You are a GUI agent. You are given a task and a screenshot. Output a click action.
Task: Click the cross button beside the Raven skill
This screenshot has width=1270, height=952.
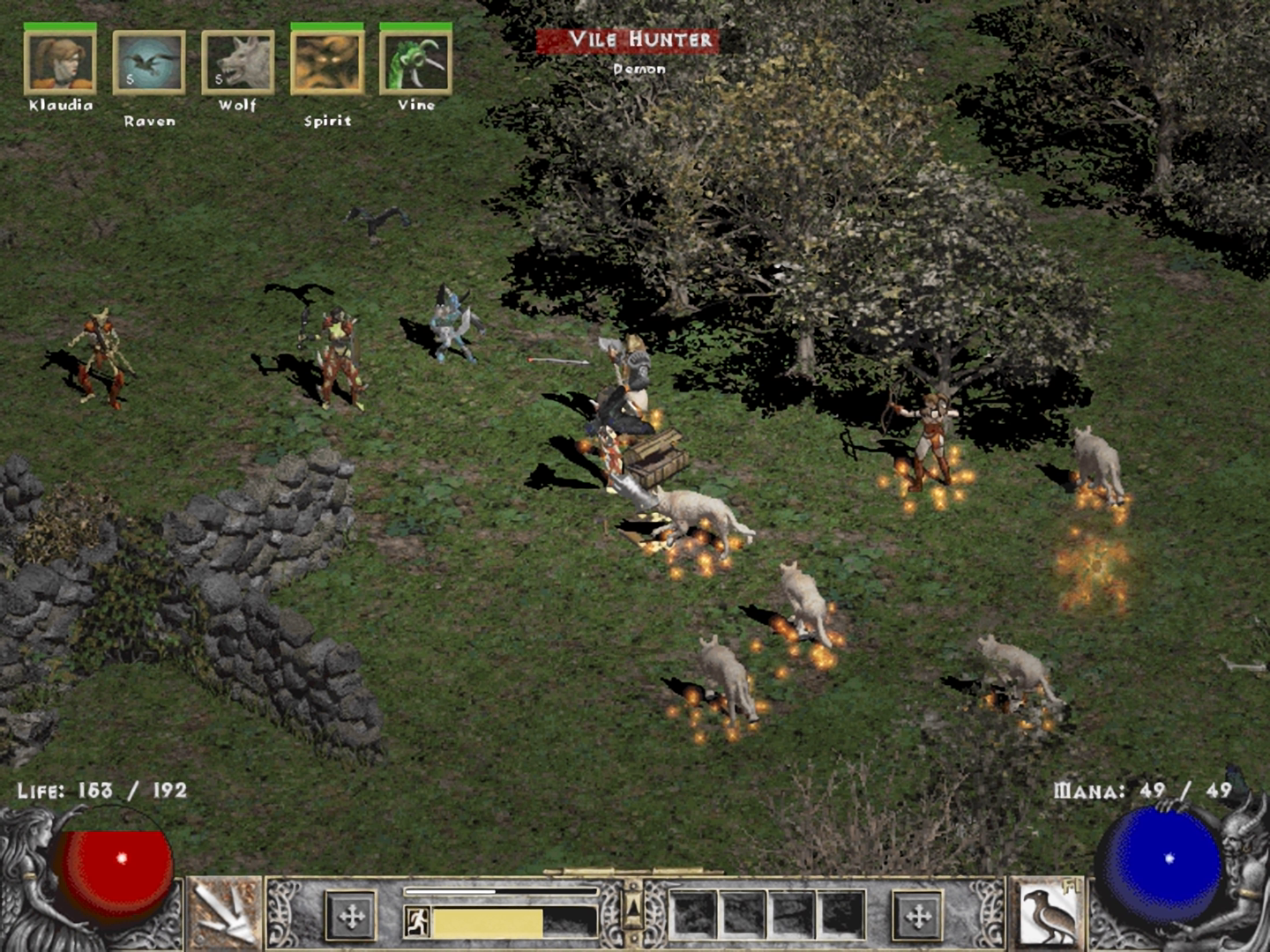point(918,917)
